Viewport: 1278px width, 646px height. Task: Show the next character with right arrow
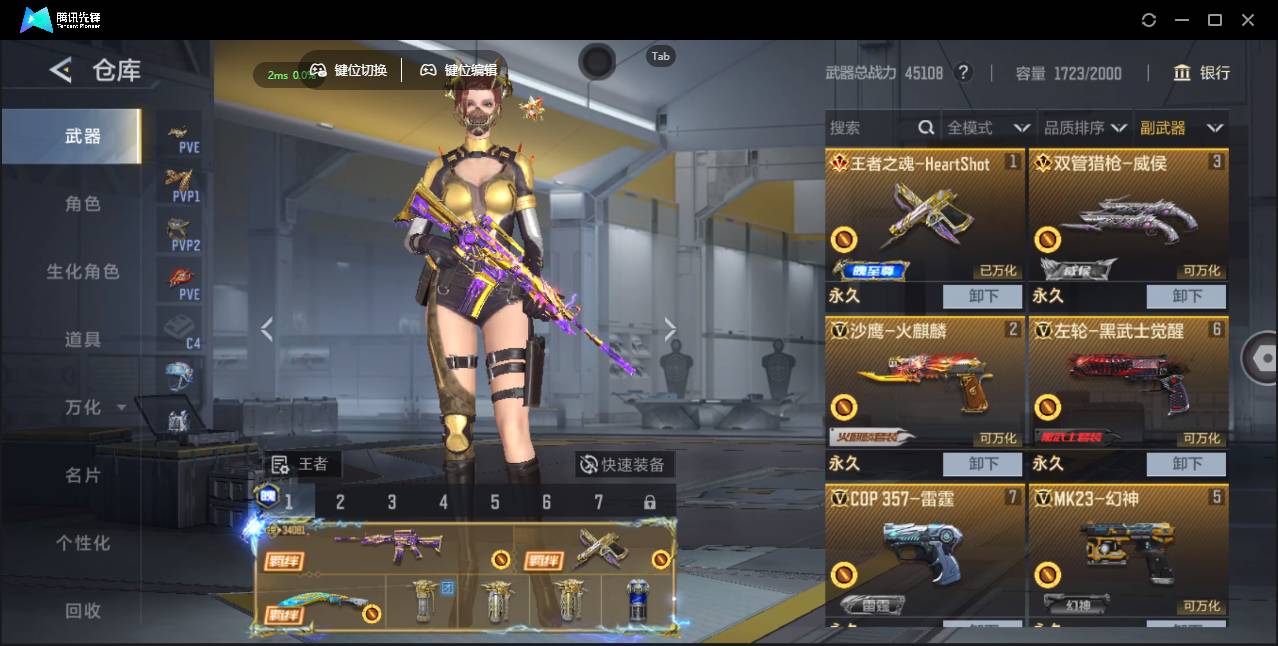click(x=670, y=329)
